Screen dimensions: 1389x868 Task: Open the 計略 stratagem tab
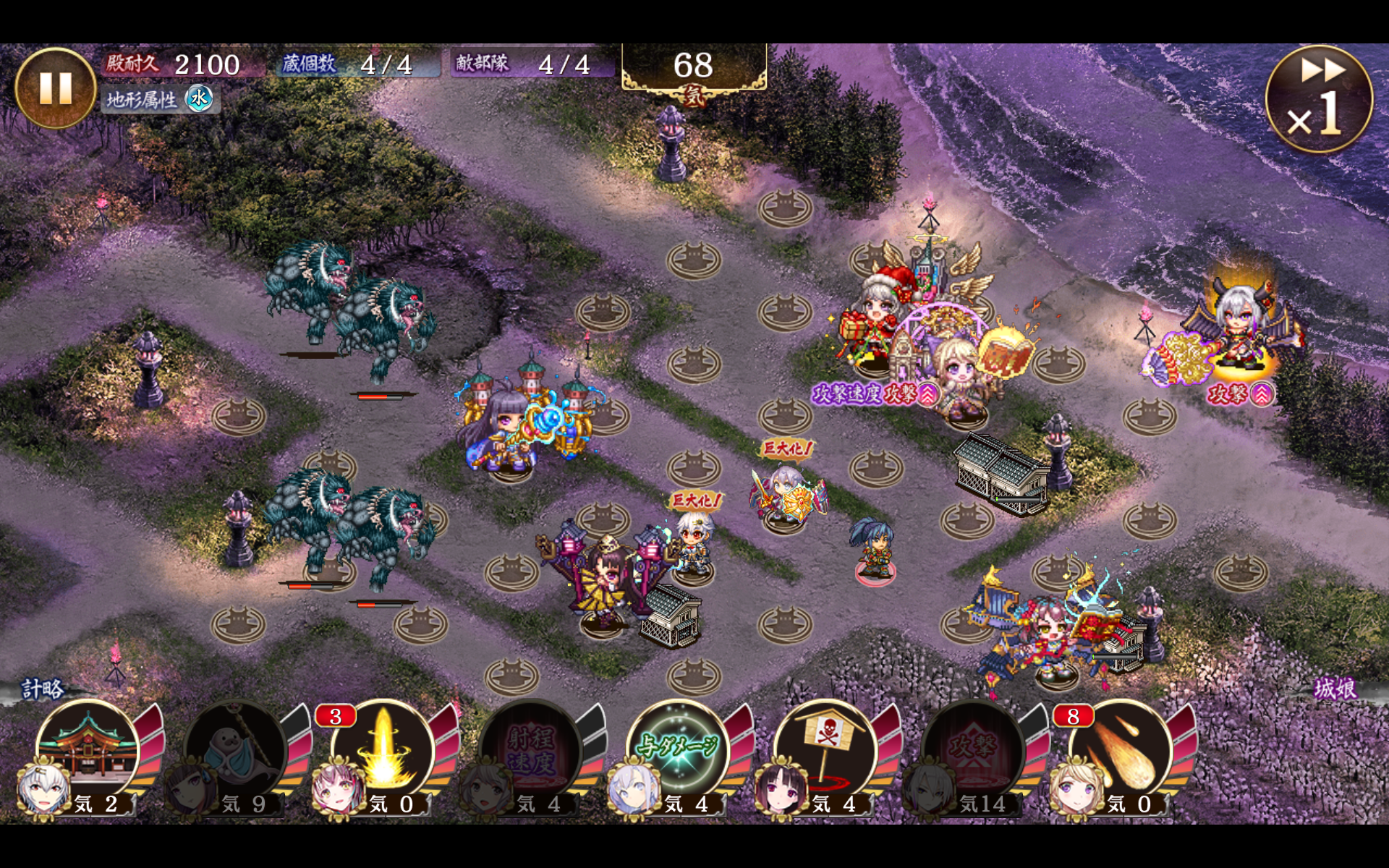(42, 689)
